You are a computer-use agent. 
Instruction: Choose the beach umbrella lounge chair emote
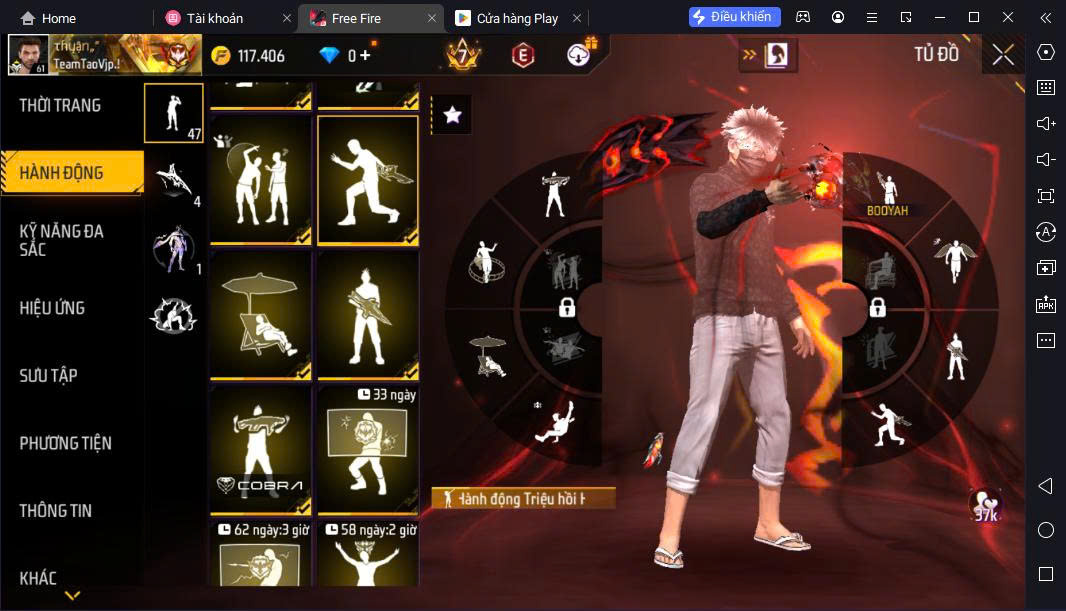tap(260, 315)
